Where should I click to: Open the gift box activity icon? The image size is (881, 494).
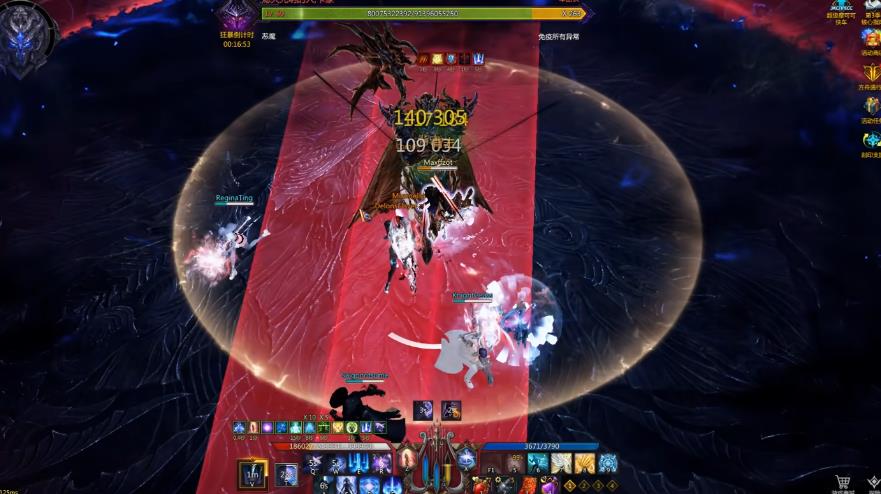click(871, 106)
